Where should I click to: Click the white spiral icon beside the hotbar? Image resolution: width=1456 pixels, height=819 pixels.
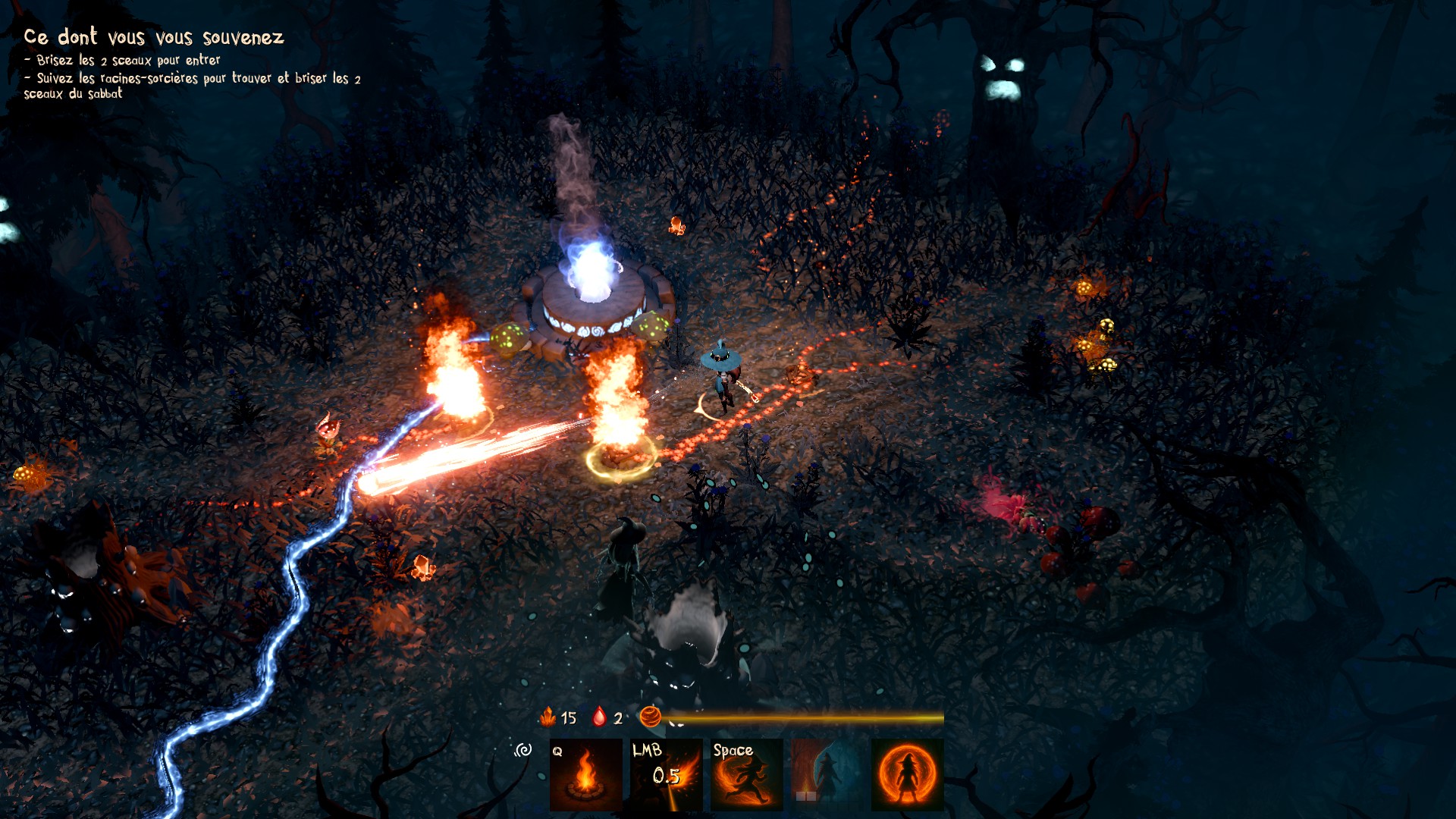point(523,750)
